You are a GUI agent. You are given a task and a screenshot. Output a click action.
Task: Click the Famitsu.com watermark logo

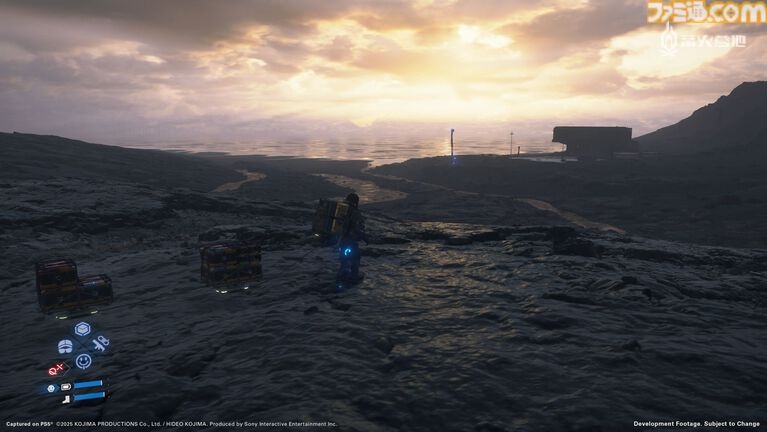[705, 13]
